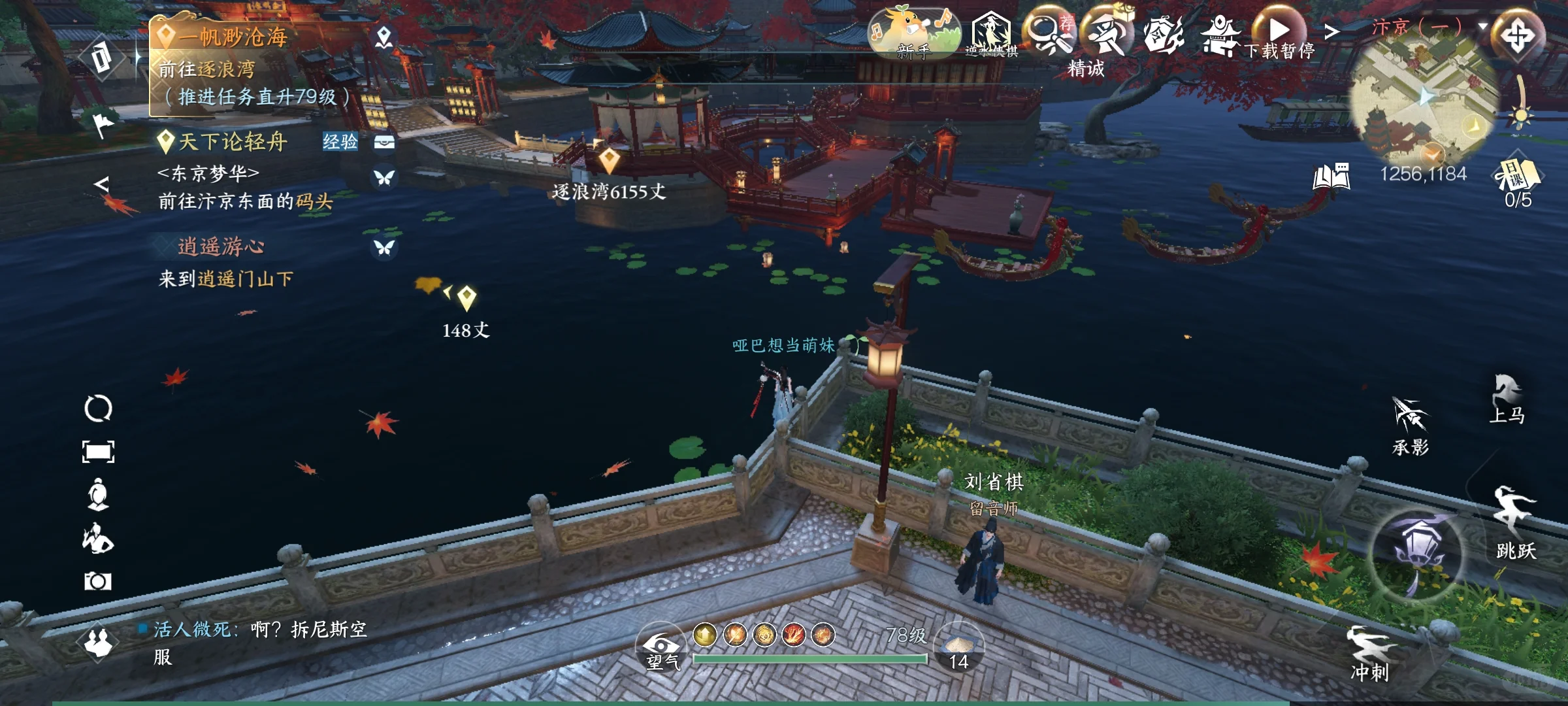Open the book journal icon

pos(1331,176)
